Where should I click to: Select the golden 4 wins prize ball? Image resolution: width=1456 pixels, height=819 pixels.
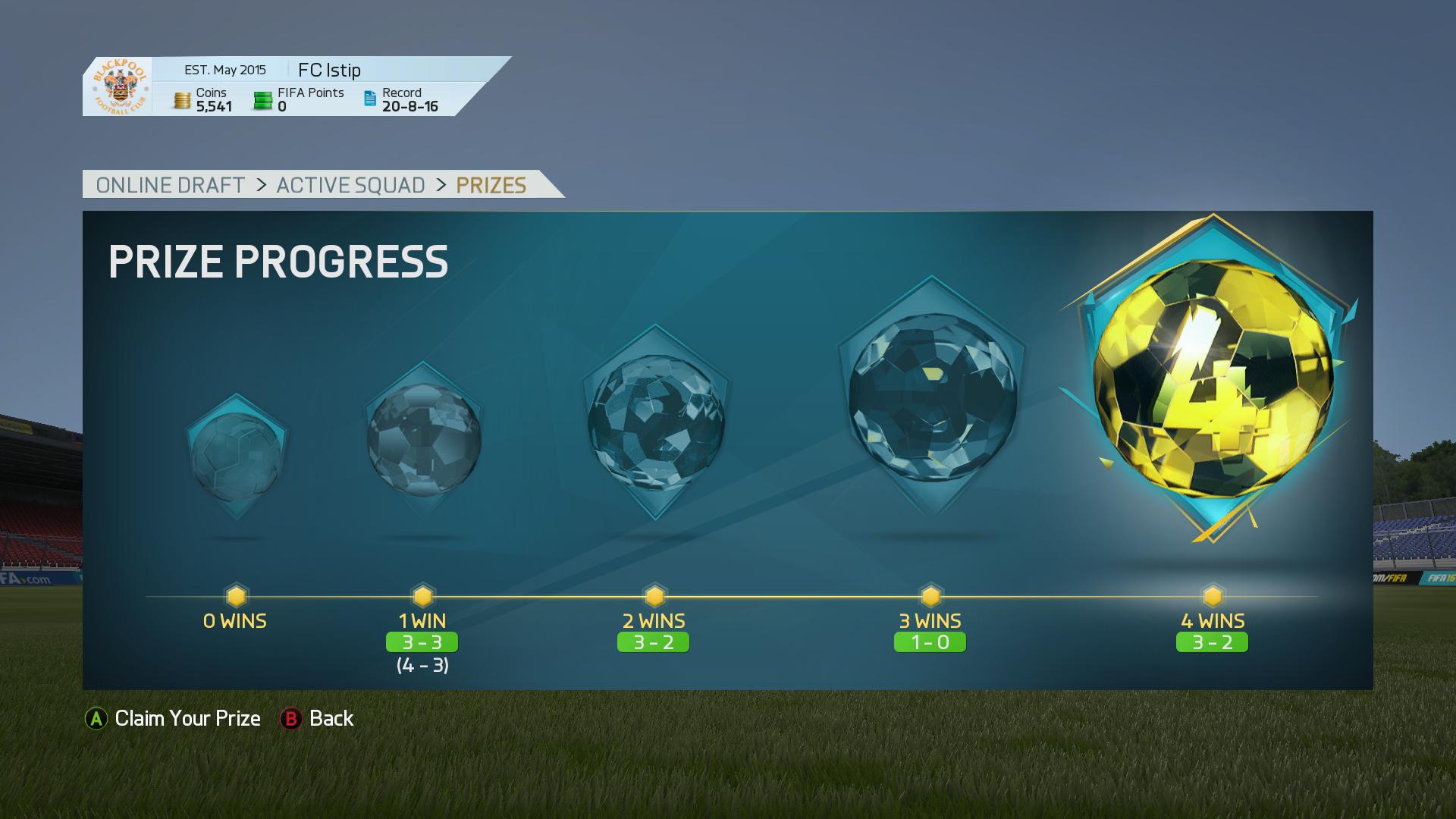(x=1213, y=379)
